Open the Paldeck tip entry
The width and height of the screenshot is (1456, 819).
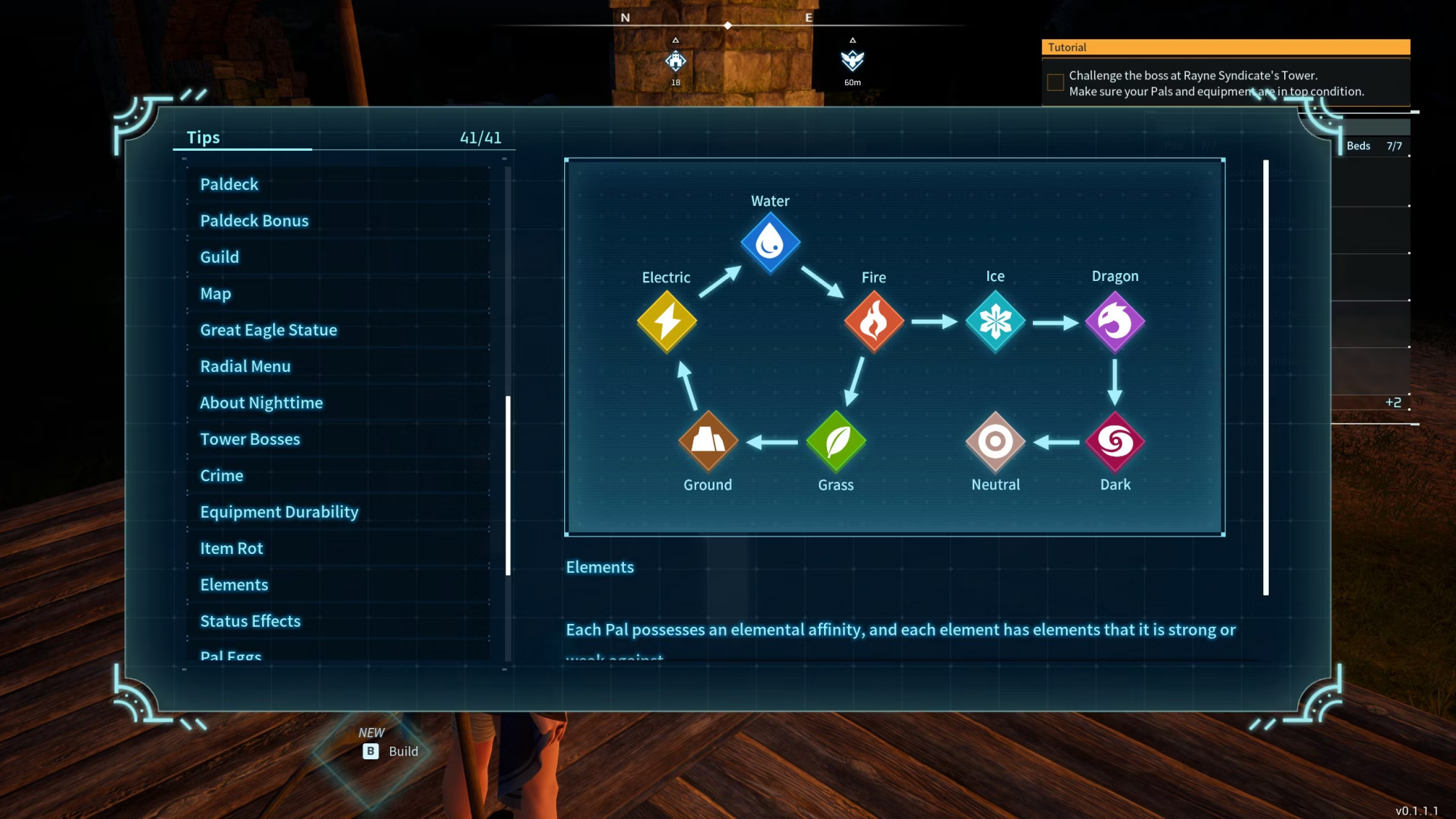[229, 184]
